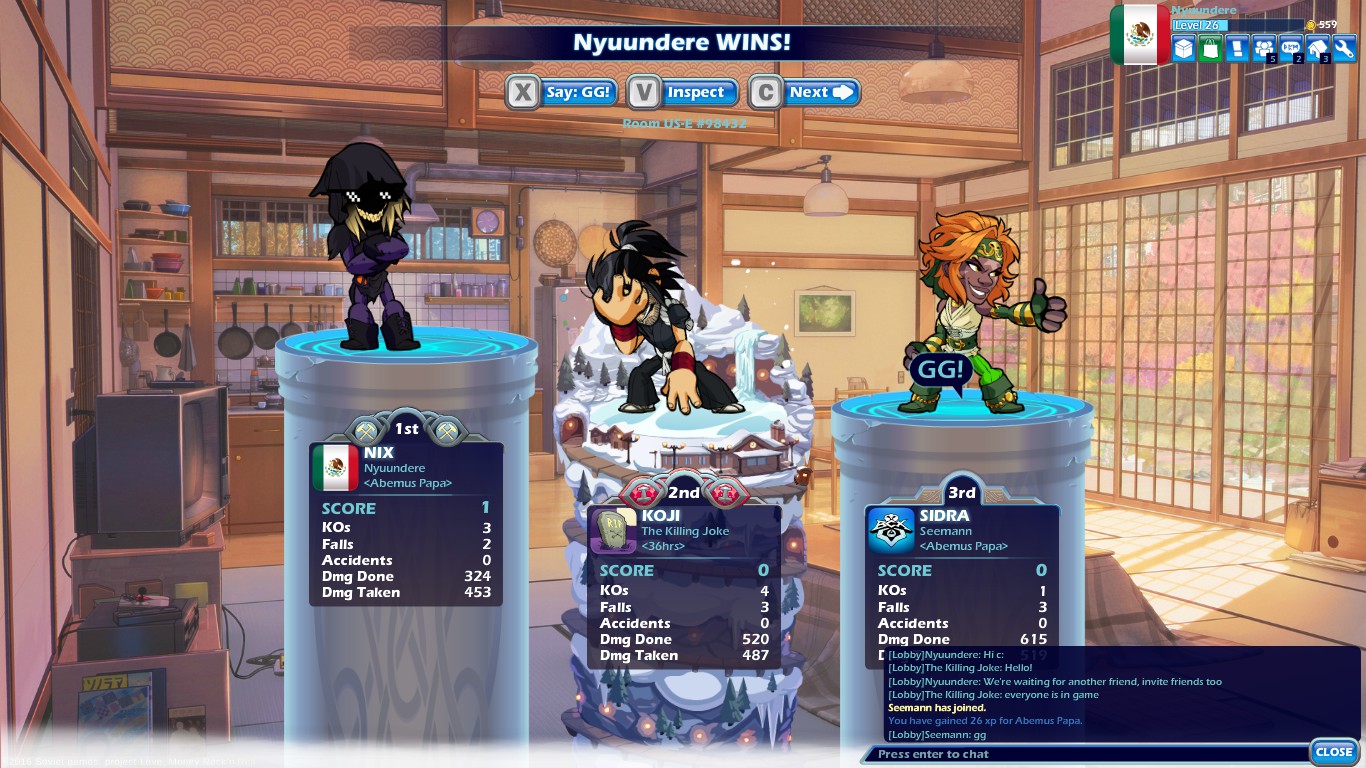Screen dimensions: 1366x768
Task: Open the green Store bag icon
Action: 1209,48
